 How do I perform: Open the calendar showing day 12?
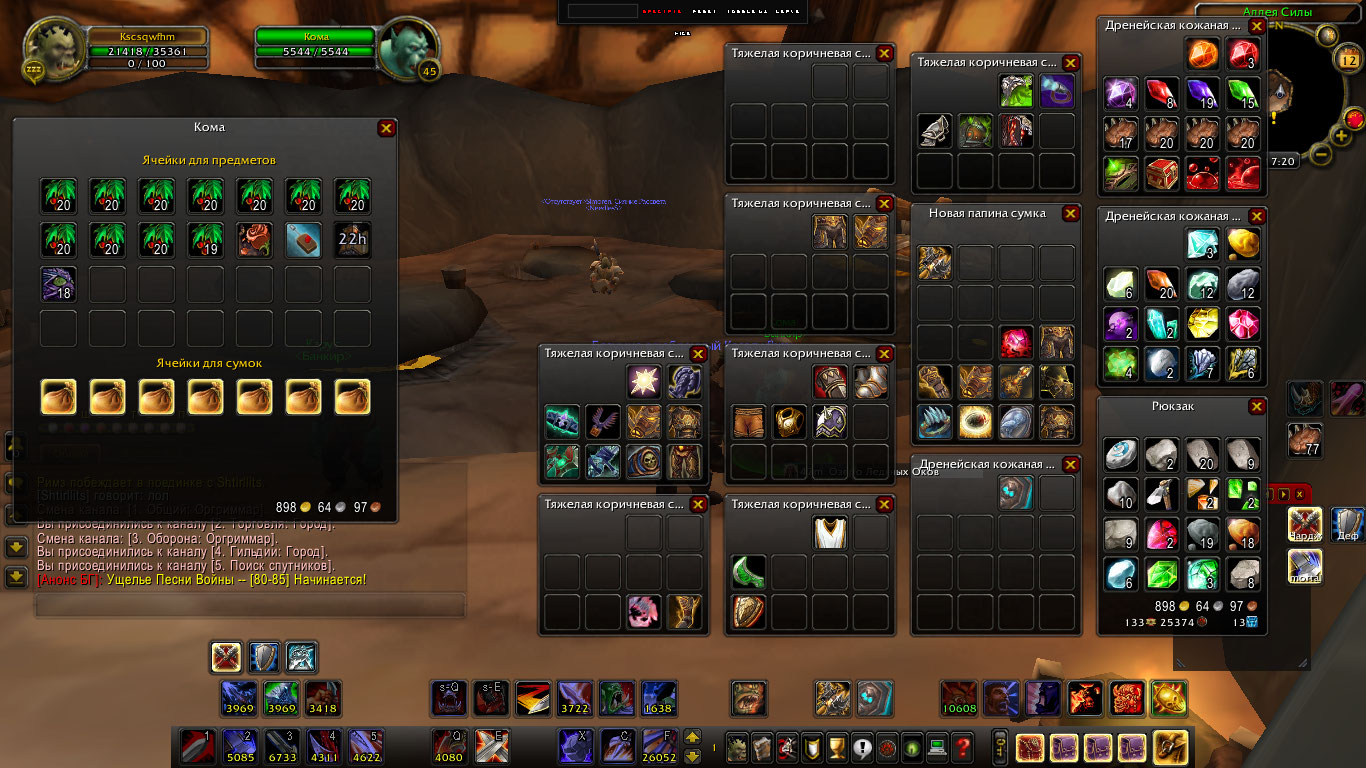(x=1348, y=61)
